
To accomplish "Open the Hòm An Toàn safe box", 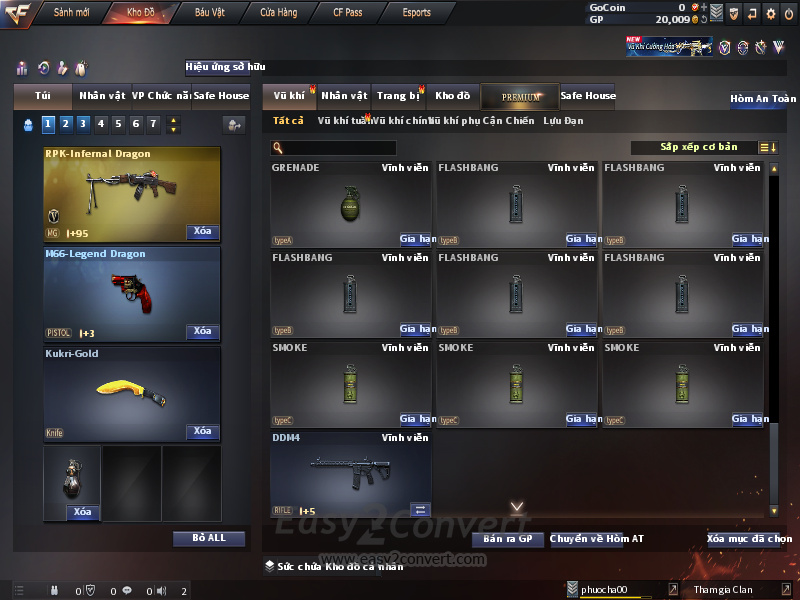I will pyautogui.click(x=762, y=99).
